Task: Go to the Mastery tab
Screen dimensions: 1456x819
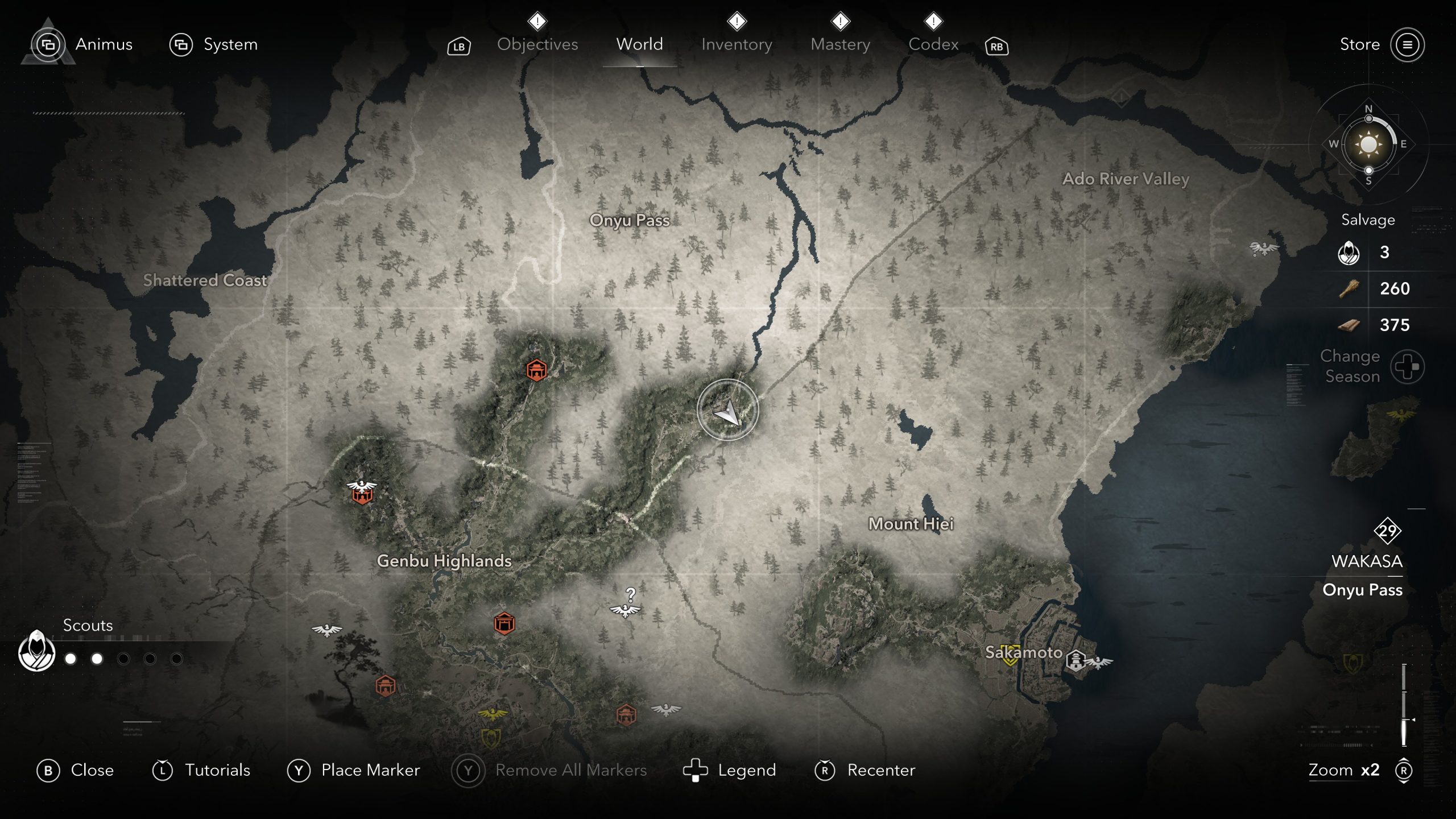Action: pos(840,44)
